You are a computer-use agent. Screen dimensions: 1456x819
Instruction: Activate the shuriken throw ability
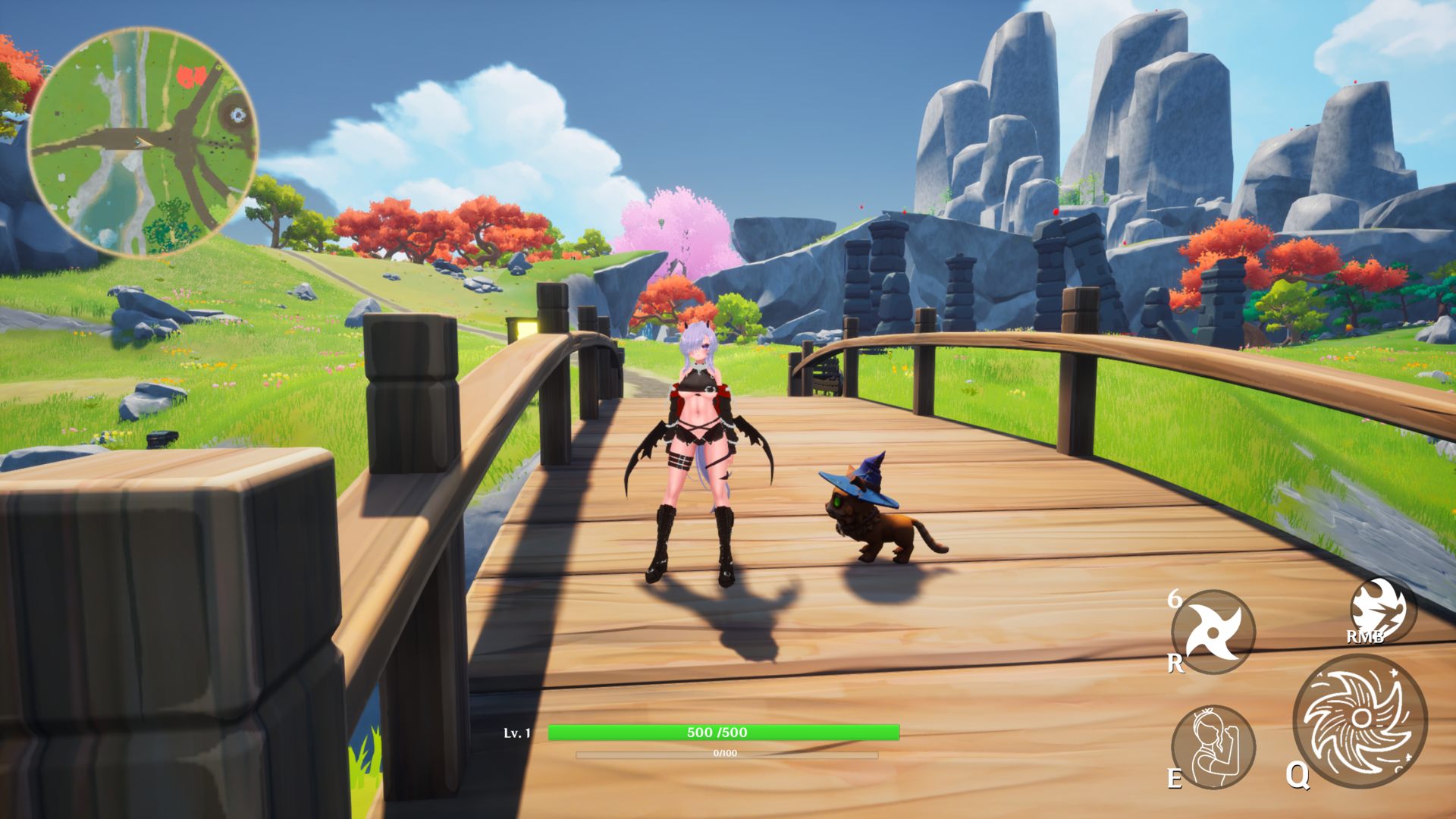[1213, 632]
